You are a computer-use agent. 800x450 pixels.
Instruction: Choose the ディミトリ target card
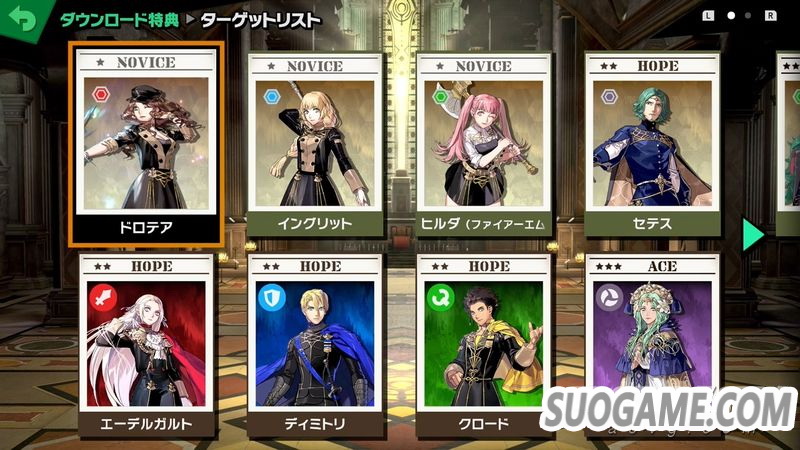314,345
